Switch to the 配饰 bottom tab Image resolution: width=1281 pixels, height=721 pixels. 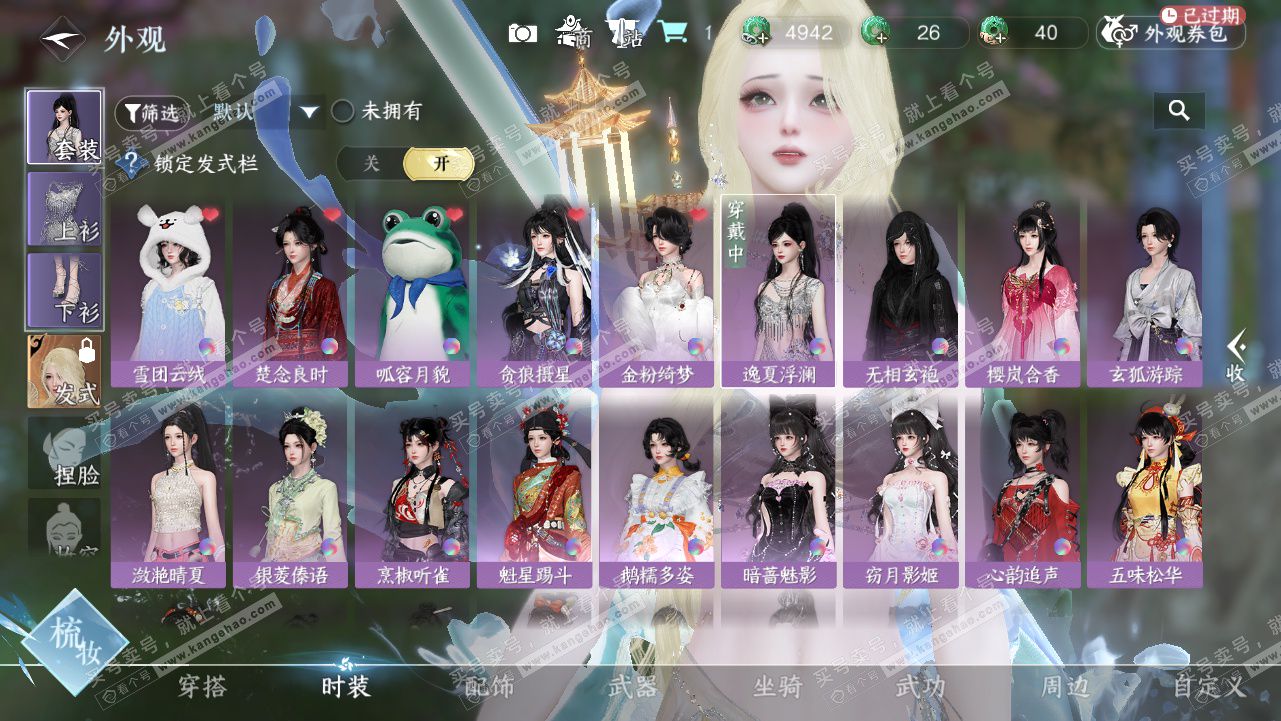489,687
